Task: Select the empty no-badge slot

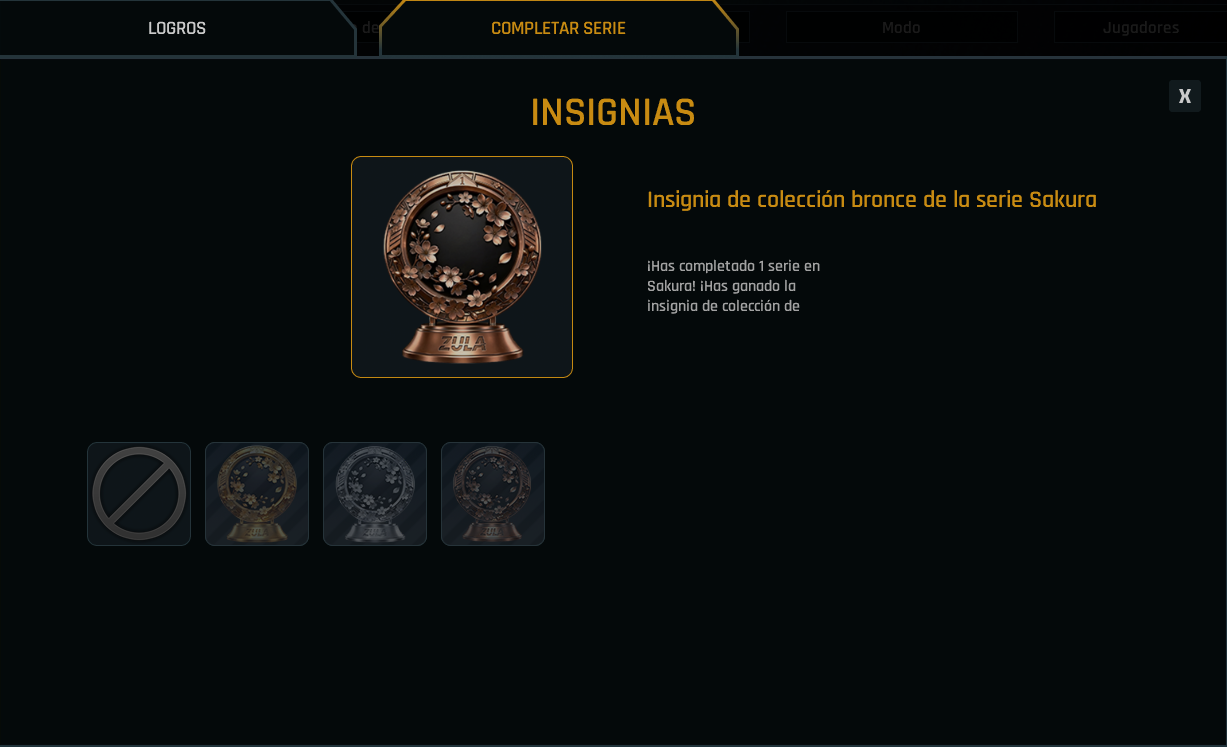Action: click(139, 494)
